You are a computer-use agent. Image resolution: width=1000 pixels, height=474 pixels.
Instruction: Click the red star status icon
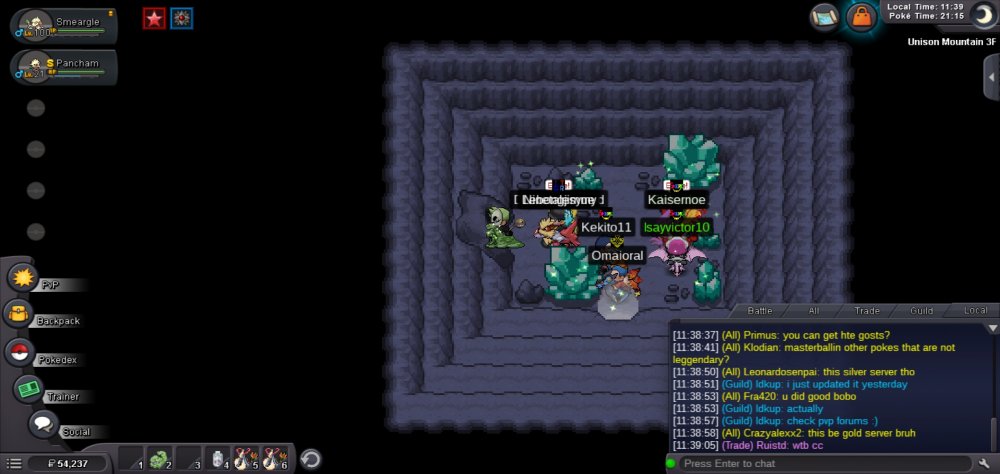click(153, 18)
